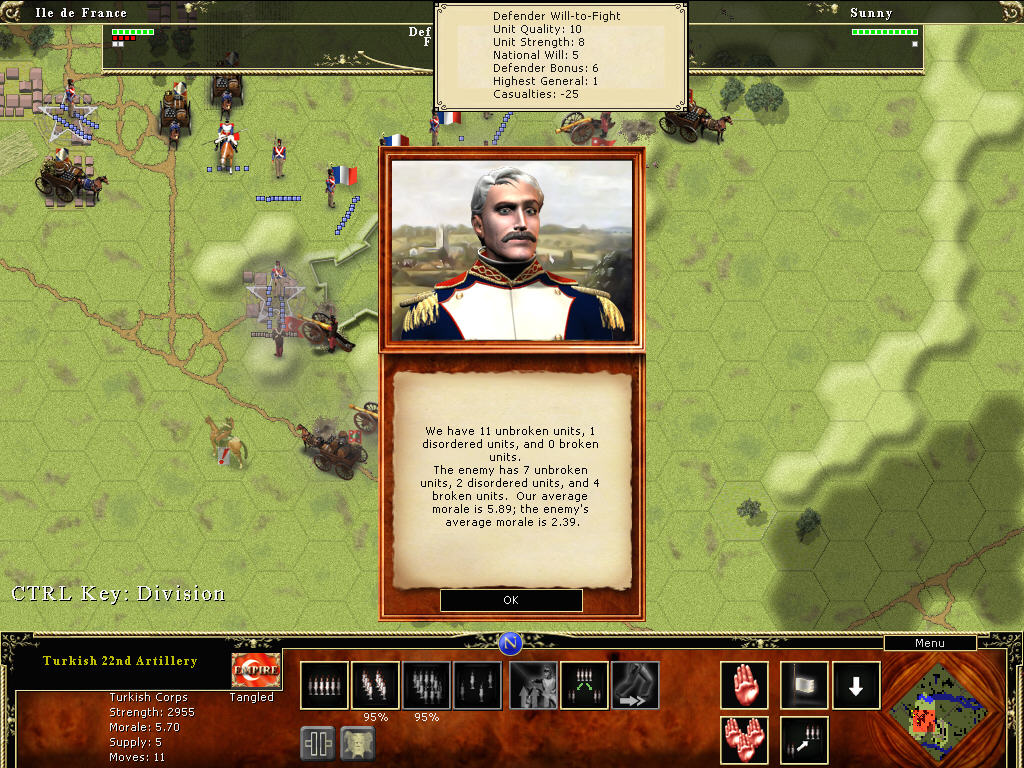Image resolution: width=1024 pixels, height=768 pixels.
Task: Confirm the battle report with OK
Action: click(x=511, y=600)
